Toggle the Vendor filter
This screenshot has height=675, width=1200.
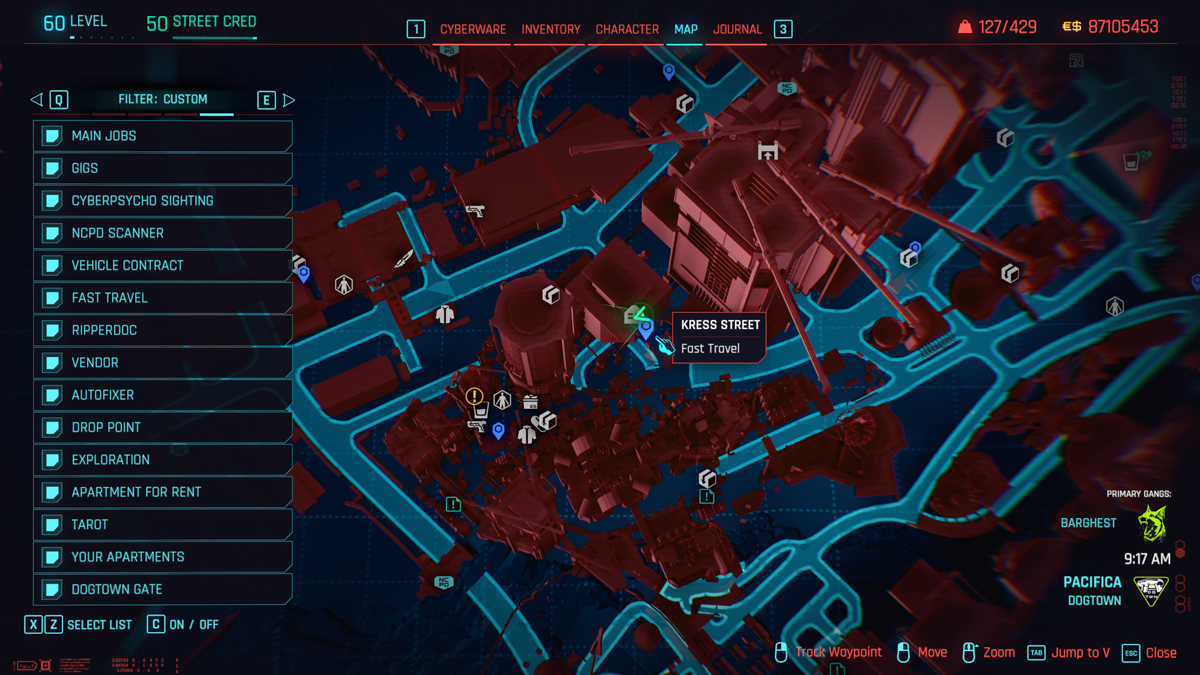(163, 363)
